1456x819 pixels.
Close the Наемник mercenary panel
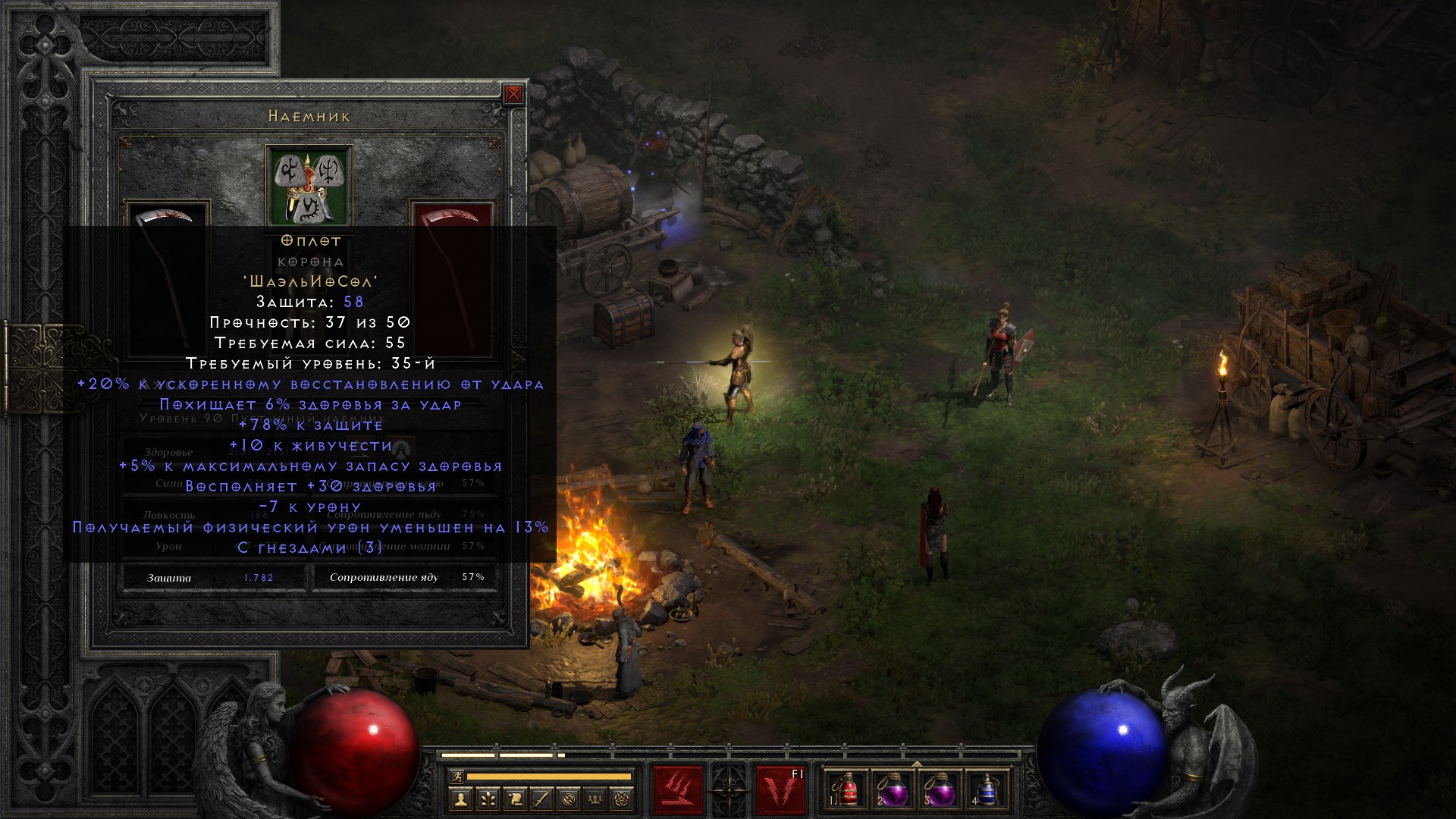click(x=513, y=94)
